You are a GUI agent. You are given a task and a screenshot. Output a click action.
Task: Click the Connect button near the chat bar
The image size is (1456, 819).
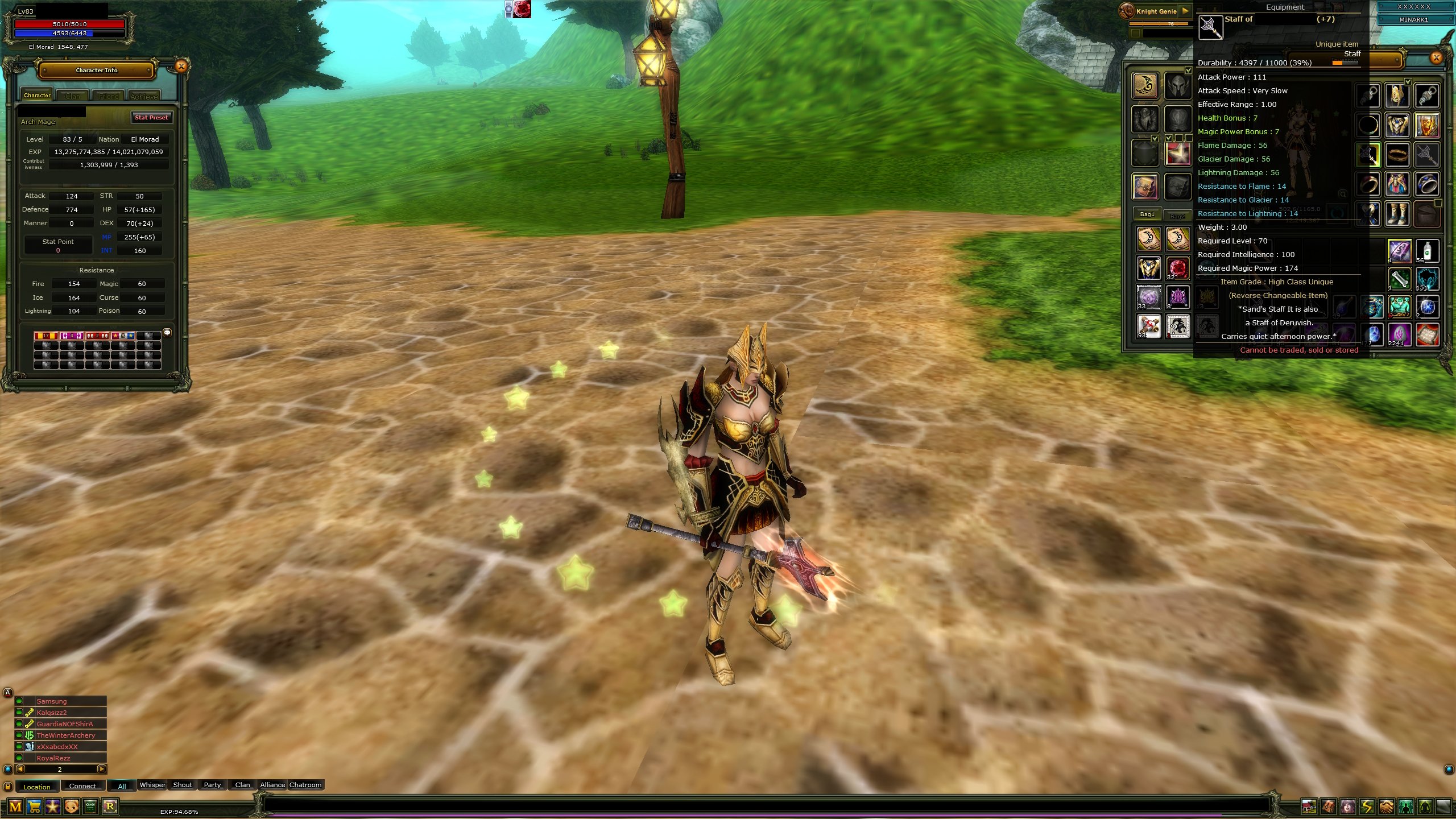click(x=83, y=786)
